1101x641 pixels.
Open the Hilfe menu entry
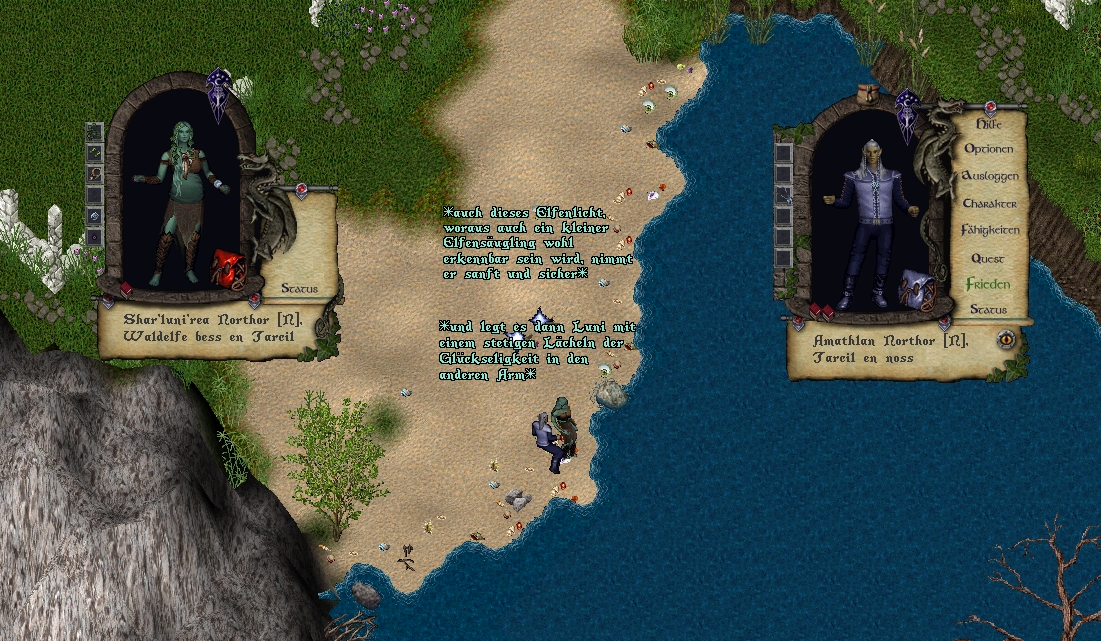[x=988, y=124]
